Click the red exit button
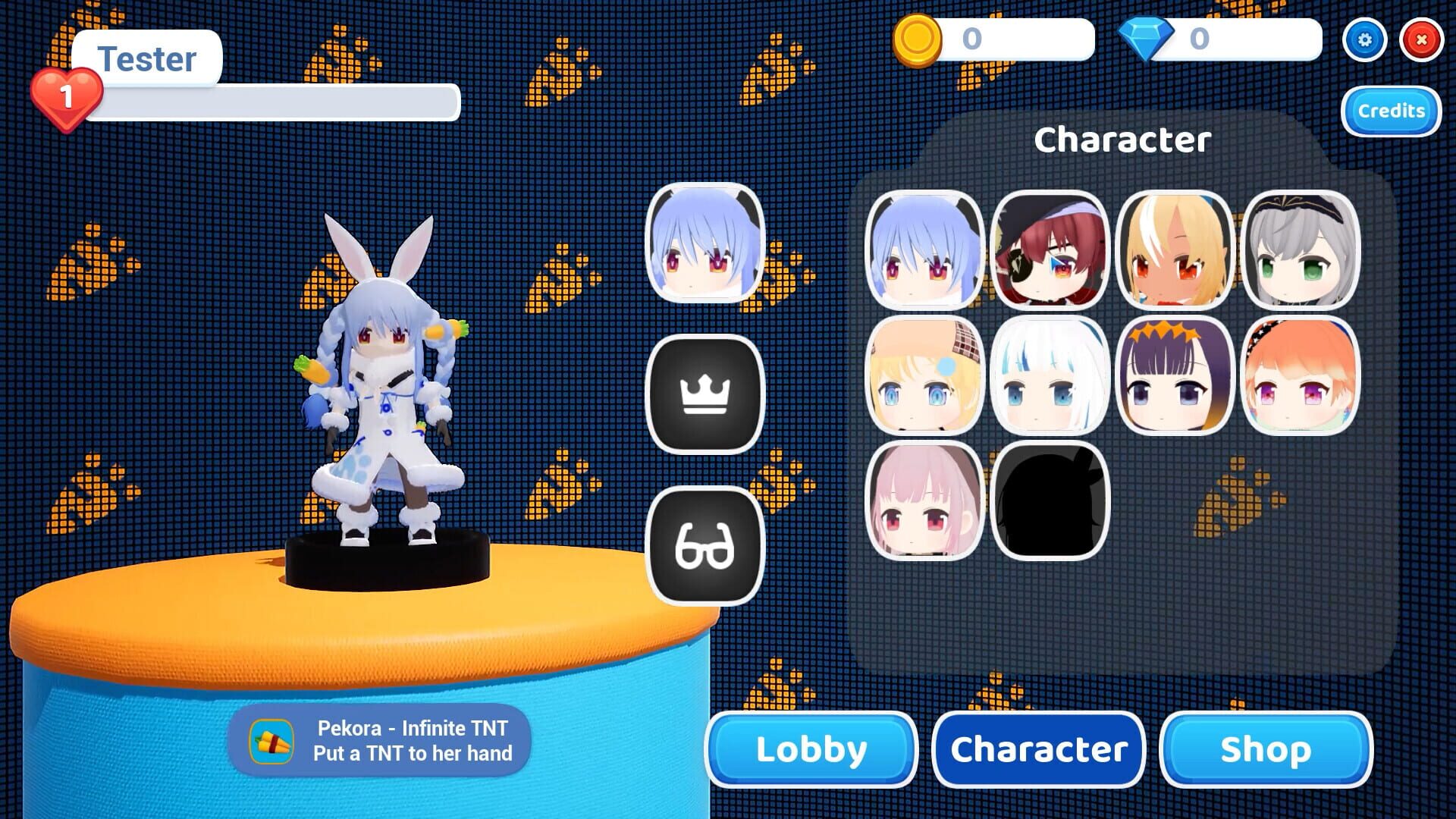This screenshot has width=1456, height=819. [1420, 39]
